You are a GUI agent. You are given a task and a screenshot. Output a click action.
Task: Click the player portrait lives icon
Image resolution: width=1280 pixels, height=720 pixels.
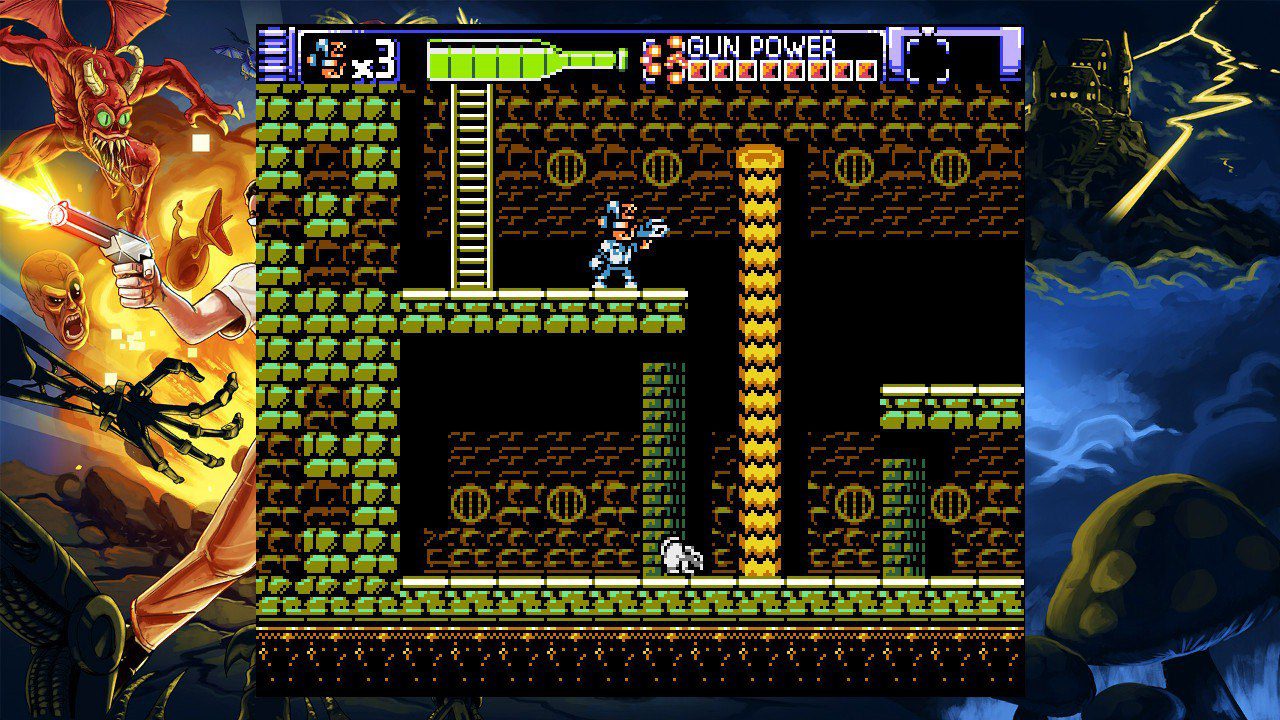click(x=326, y=58)
